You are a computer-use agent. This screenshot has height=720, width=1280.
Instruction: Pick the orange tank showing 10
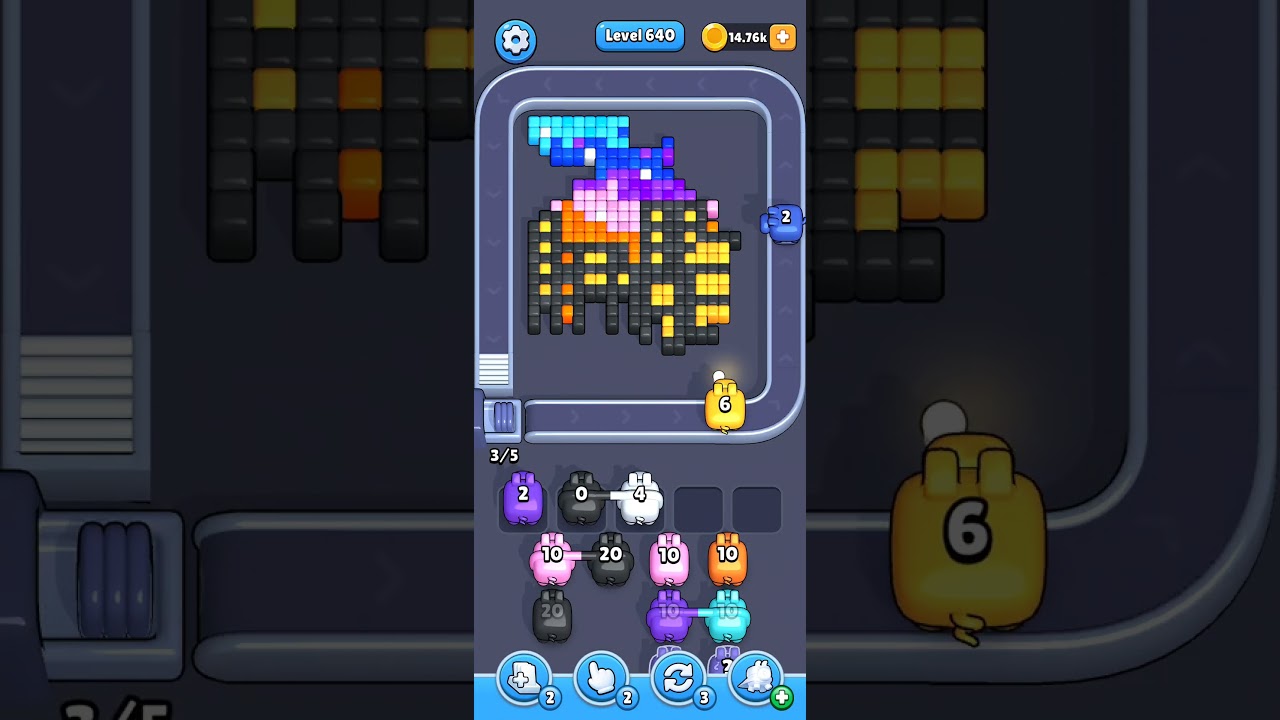(x=728, y=556)
